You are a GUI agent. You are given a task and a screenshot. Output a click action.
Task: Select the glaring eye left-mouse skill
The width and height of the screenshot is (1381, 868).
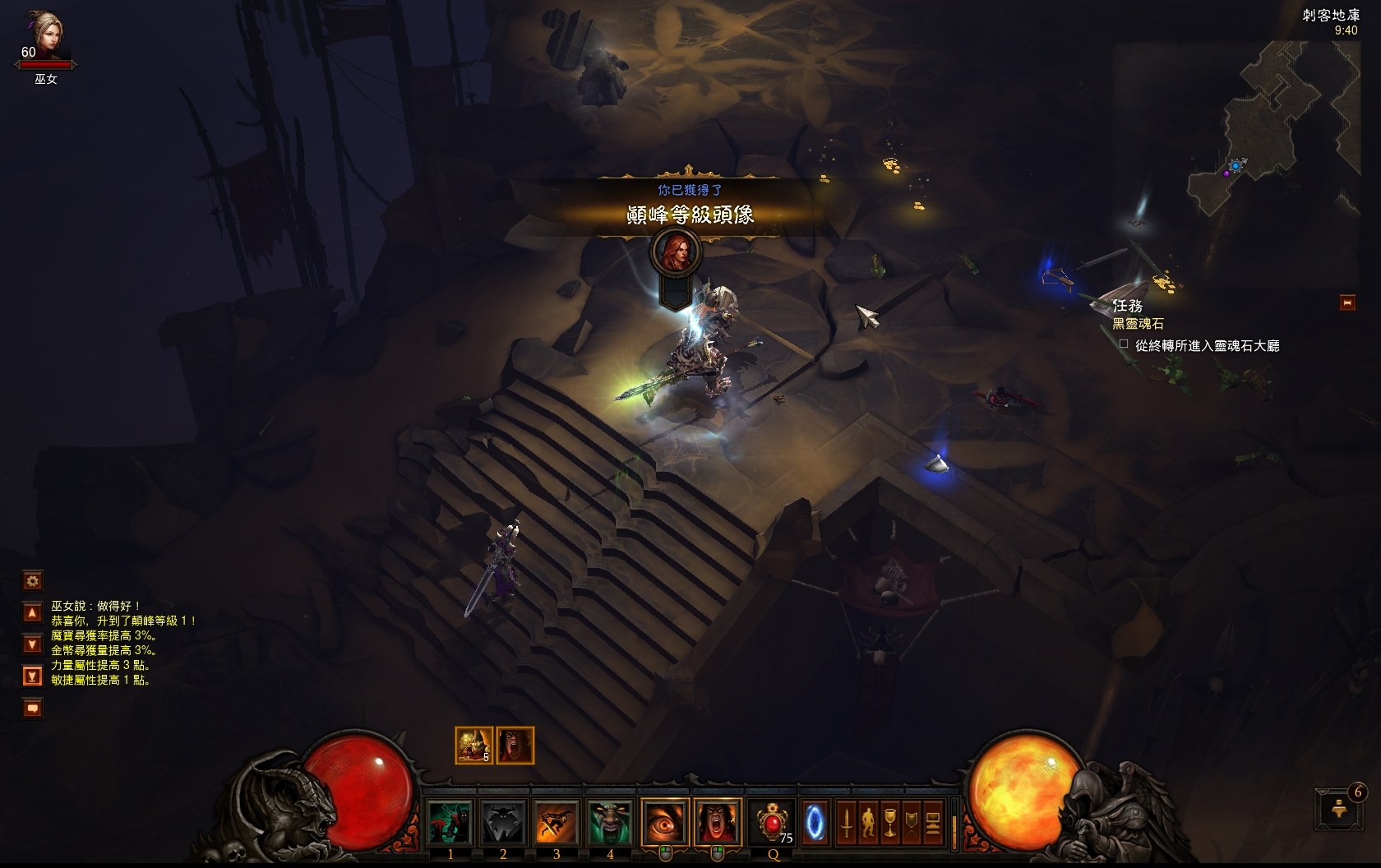(x=664, y=822)
